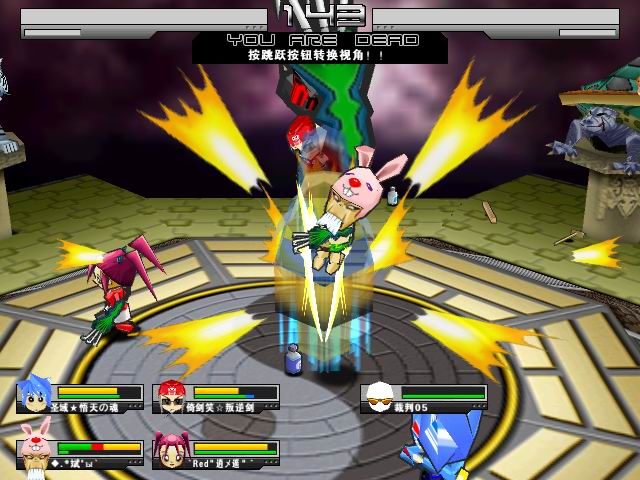Select the blue-haired player portrait

point(36,398)
